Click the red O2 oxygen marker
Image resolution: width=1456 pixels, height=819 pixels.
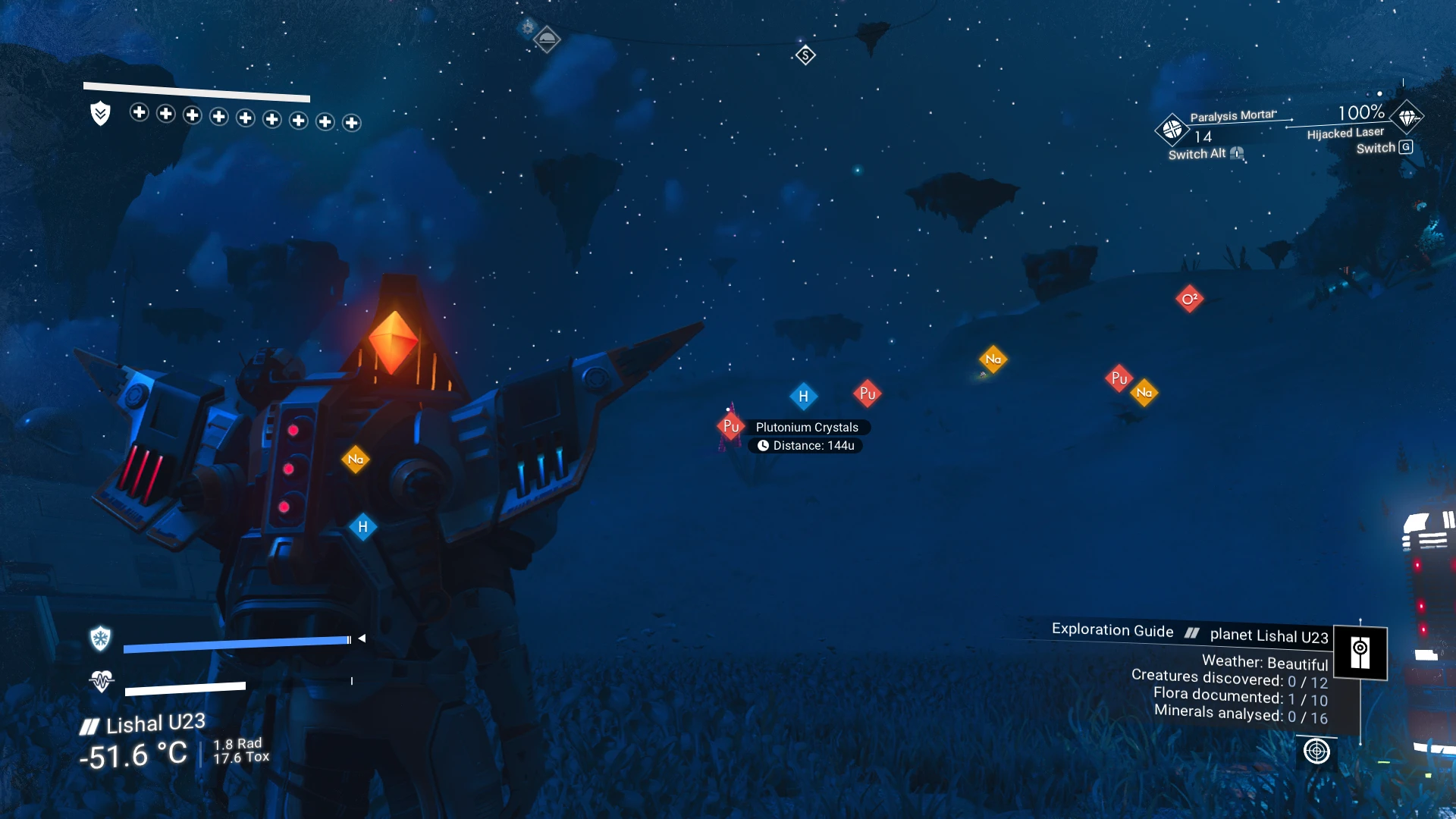[1189, 299]
